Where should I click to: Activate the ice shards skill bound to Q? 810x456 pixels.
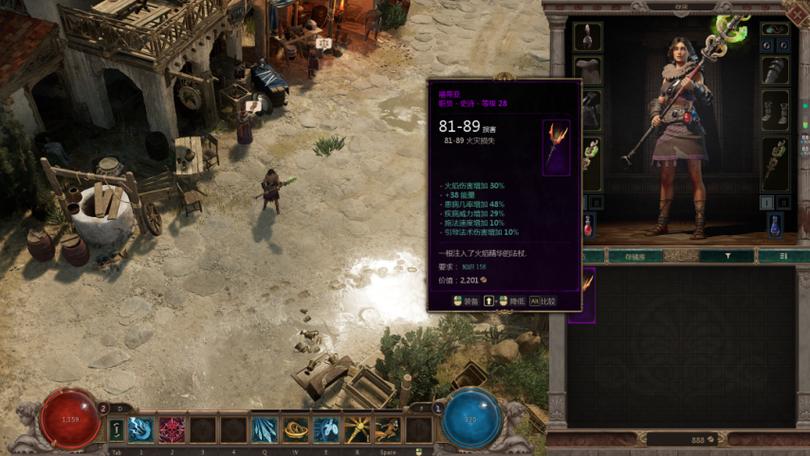(x=264, y=430)
